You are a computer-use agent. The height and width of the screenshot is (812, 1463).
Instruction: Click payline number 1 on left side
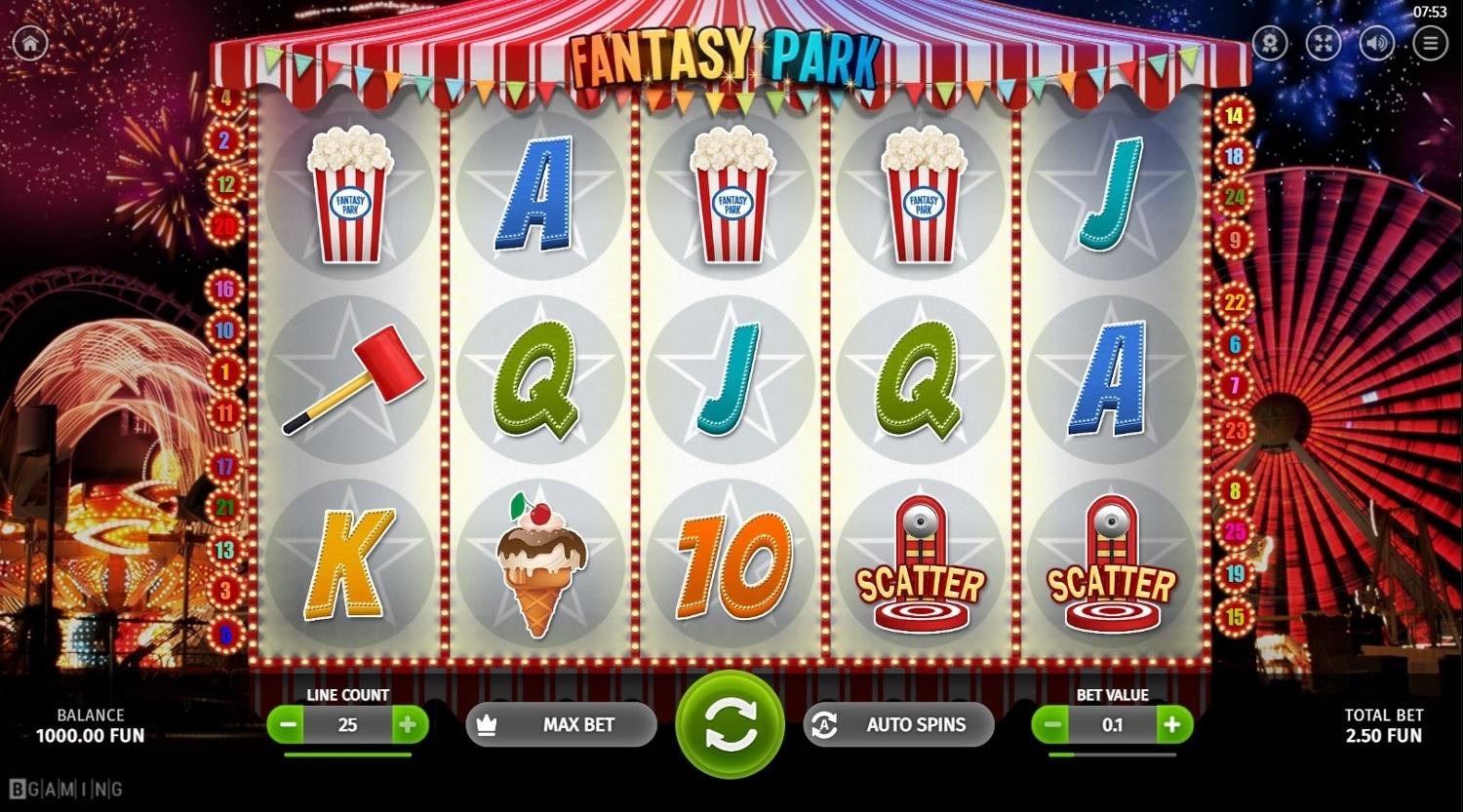click(226, 370)
